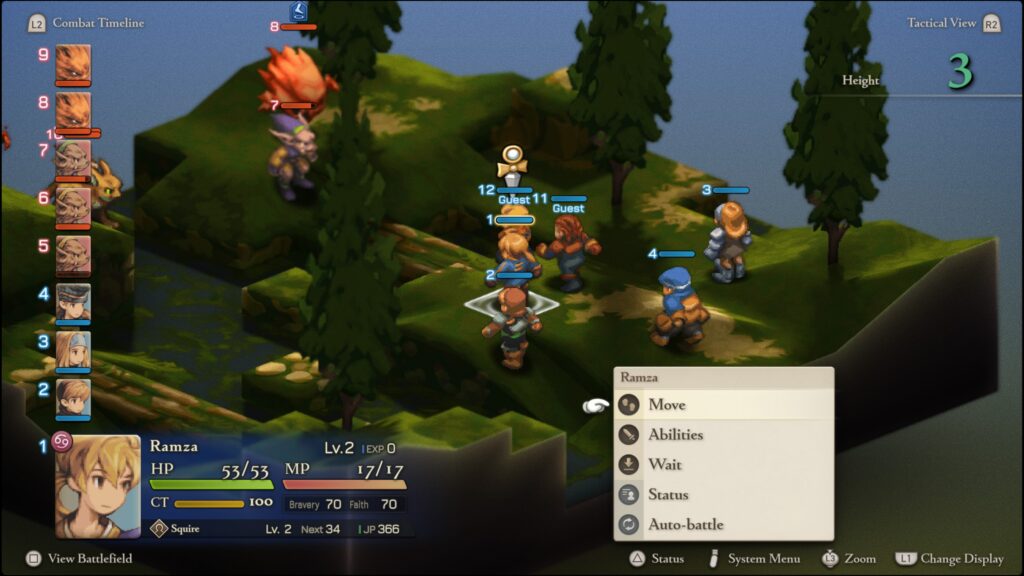Click Ramza's portrait in the status panel
Viewport: 1024px width, 576px height.
[97, 486]
